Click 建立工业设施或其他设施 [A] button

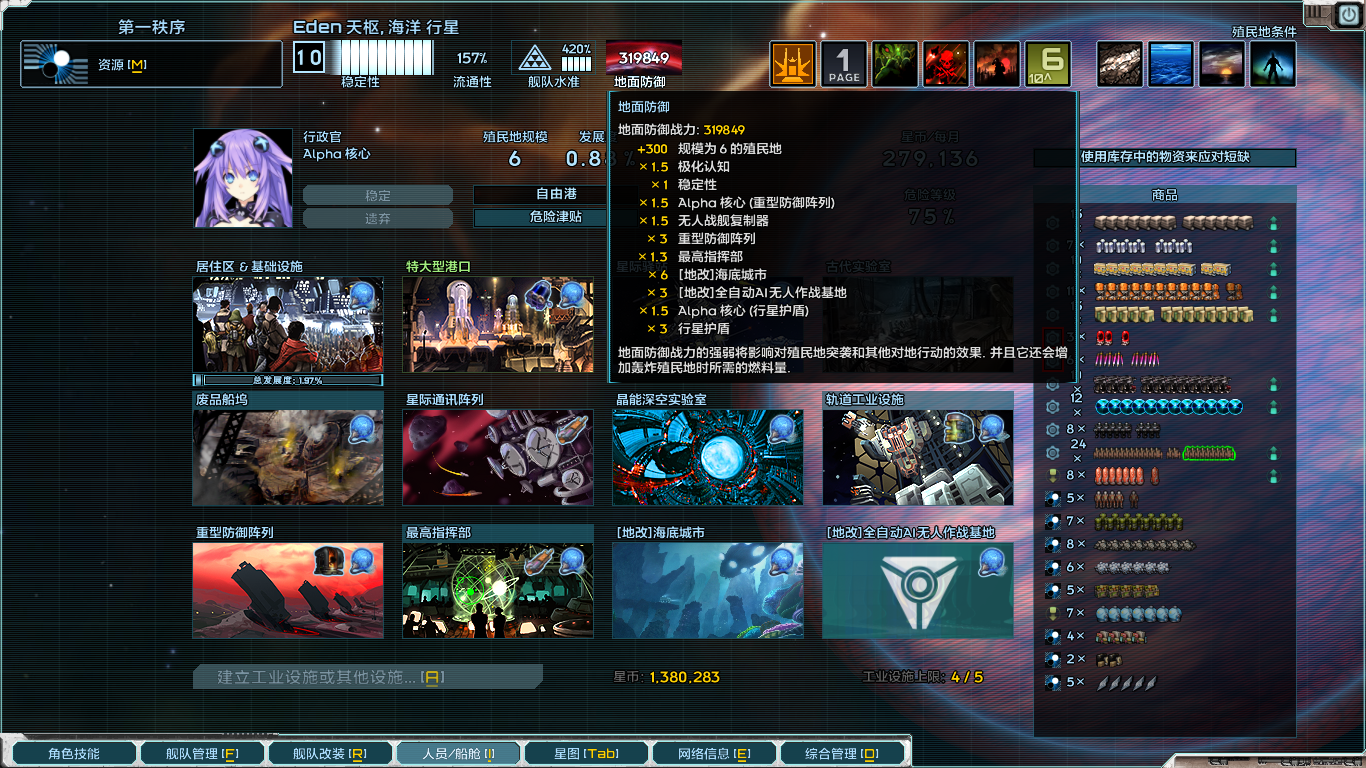click(367, 676)
